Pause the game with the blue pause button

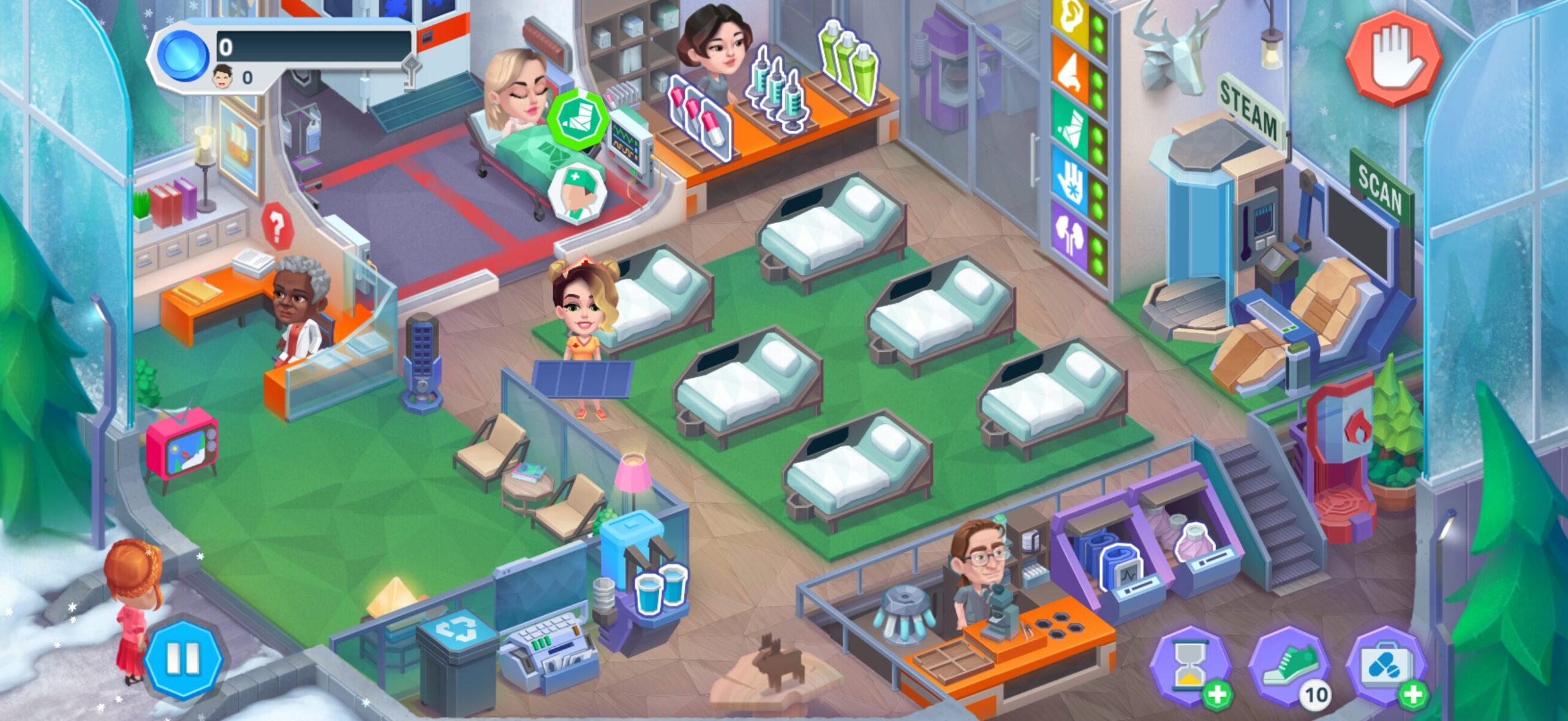click(183, 660)
